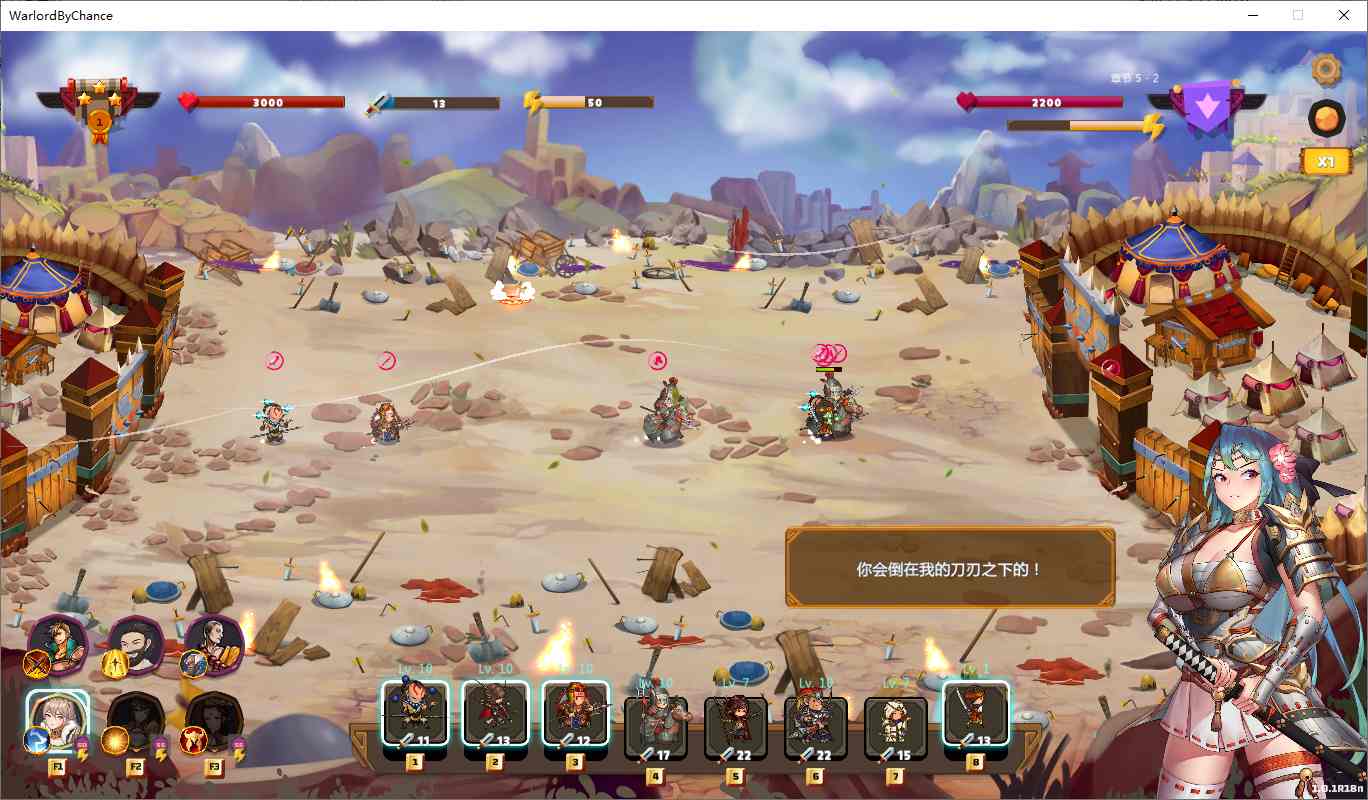Activate the F3 hero skill with red bull

pos(214,722)
